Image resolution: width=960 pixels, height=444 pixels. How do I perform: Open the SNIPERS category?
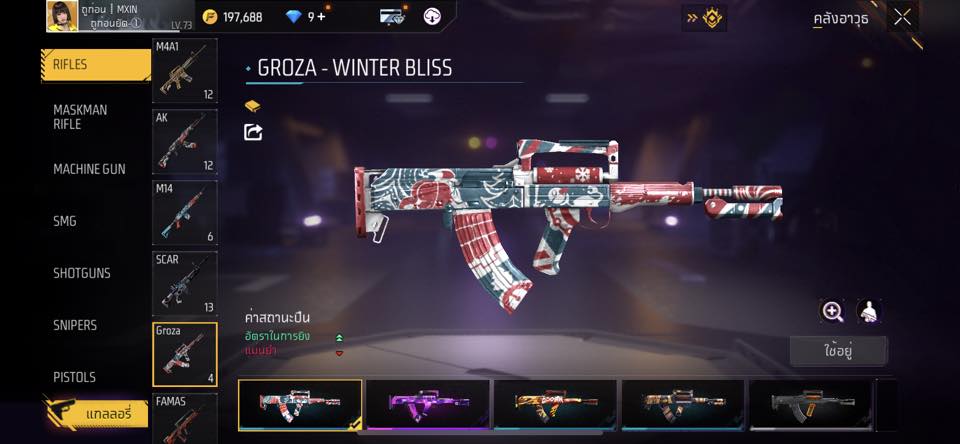[x=75, y=325]
